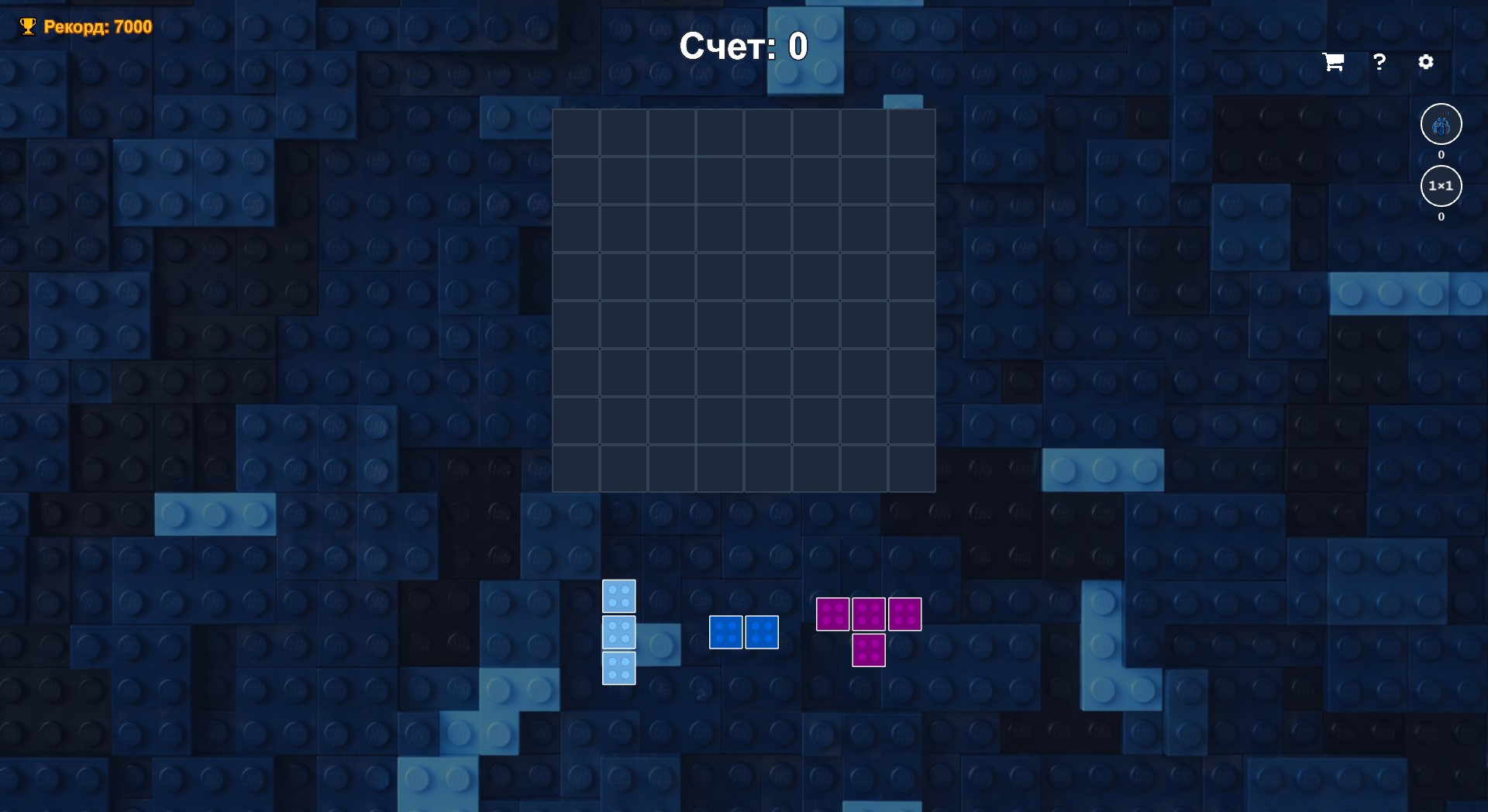The height and width of the screenshot is (812, 1488).
Task: Select the vertical light blue three-block piece
Action: pyautogui.click(x=618, y=632)
